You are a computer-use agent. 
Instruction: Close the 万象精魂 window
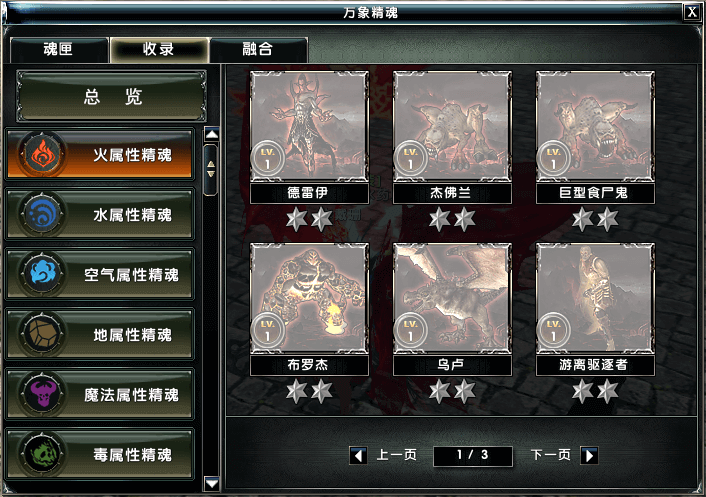pos(691,12)
